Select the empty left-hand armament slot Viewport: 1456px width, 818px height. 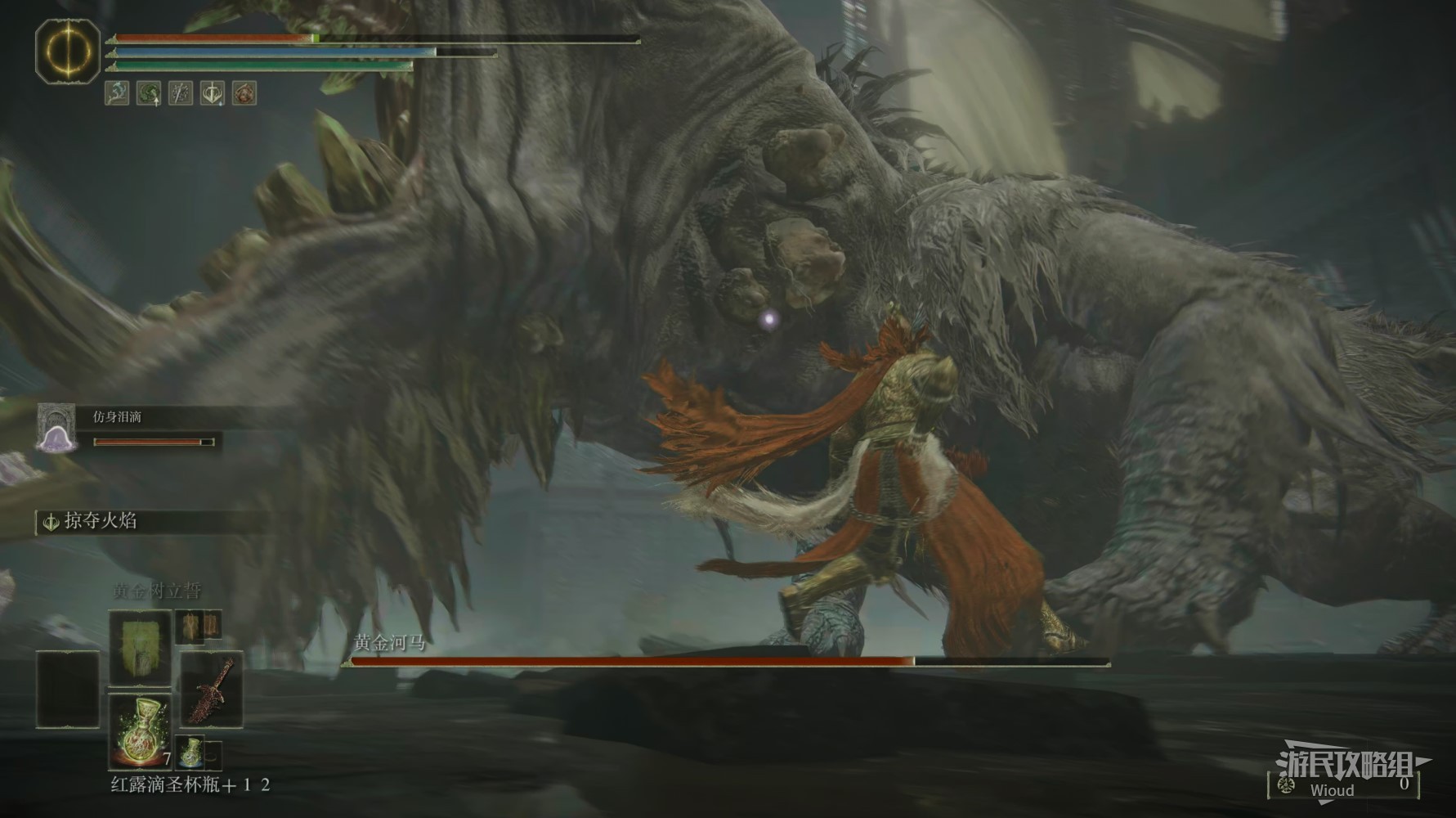(x=68, y=689)
